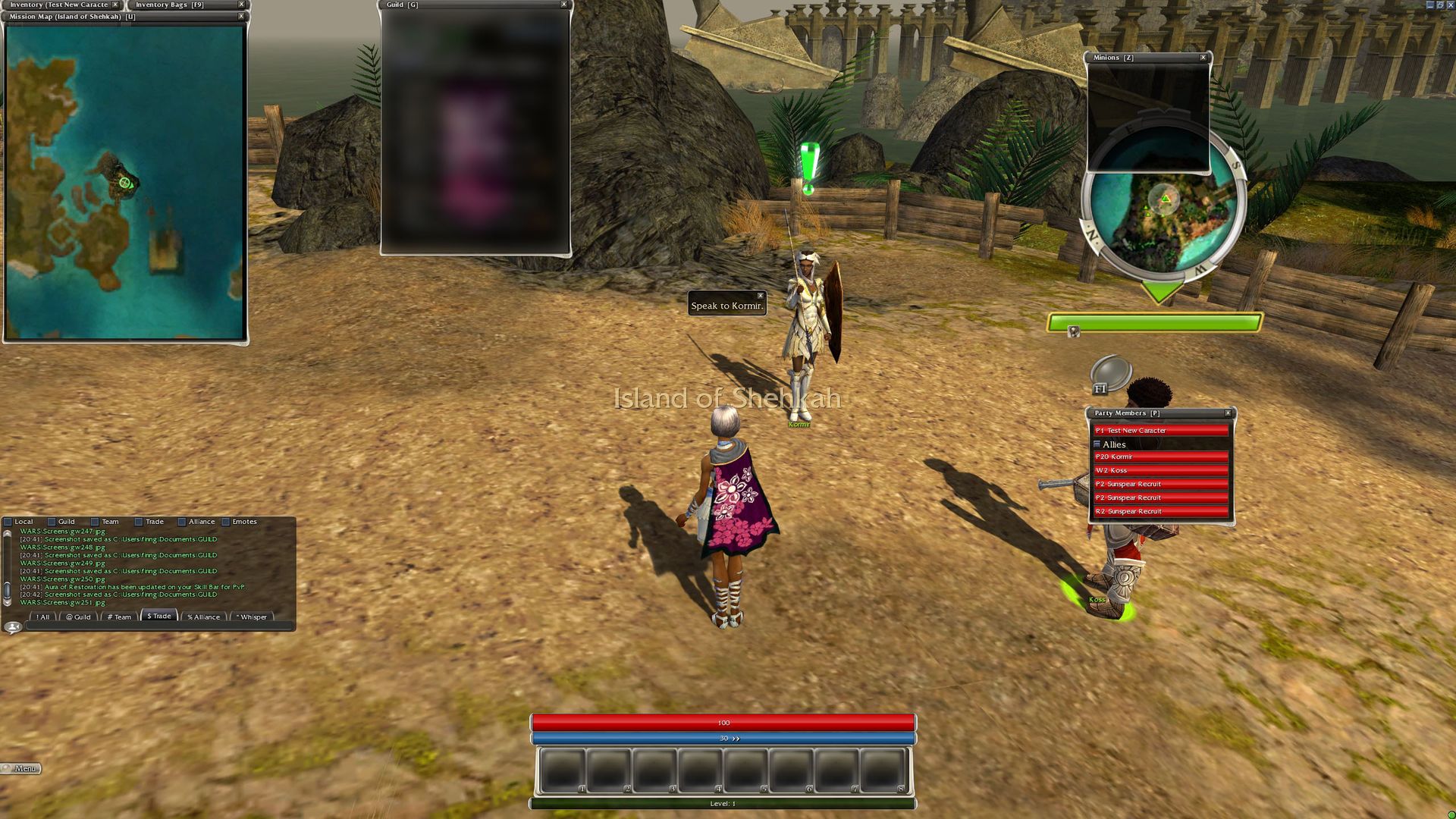Switch to the All chat tab
1456x819 pixels.
pos(42,617)
